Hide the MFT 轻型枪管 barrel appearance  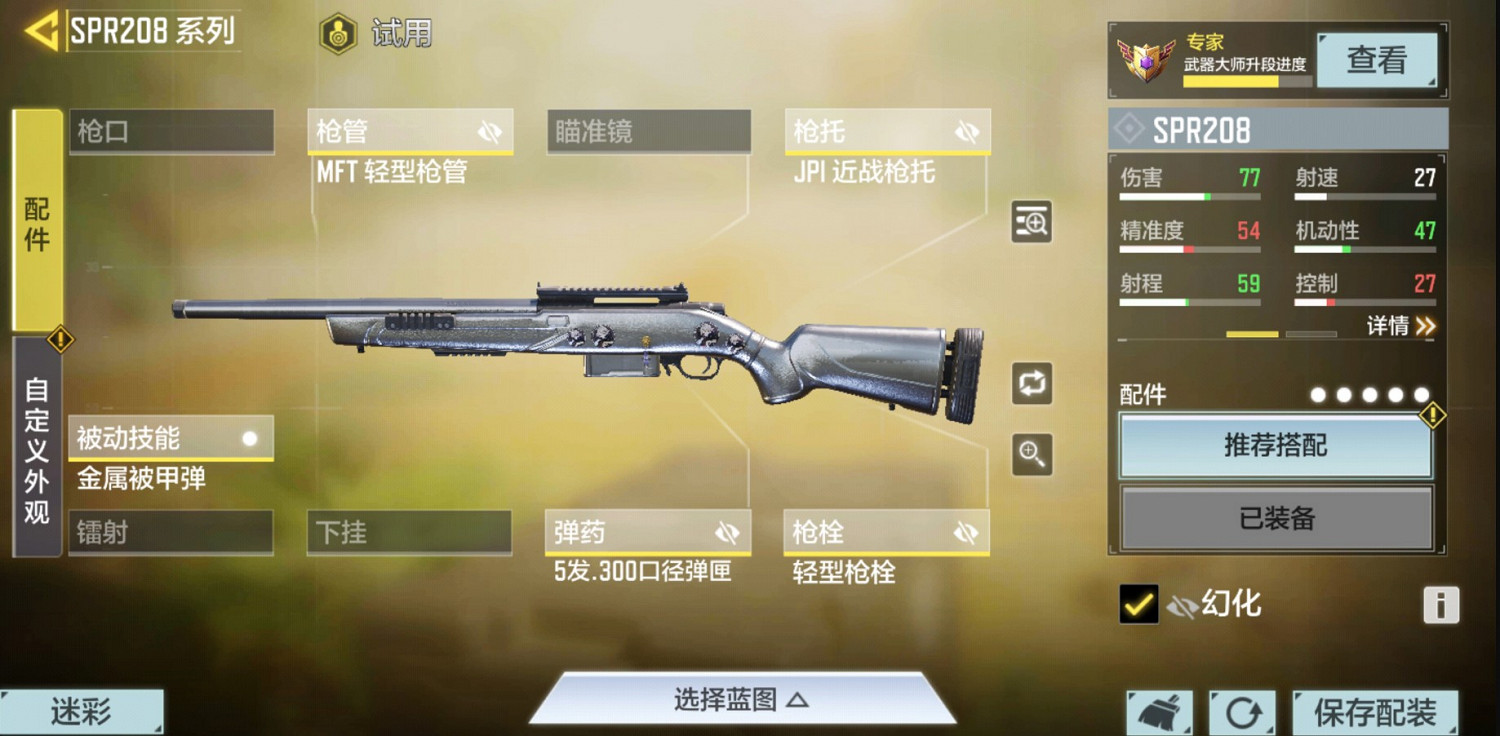489,130
